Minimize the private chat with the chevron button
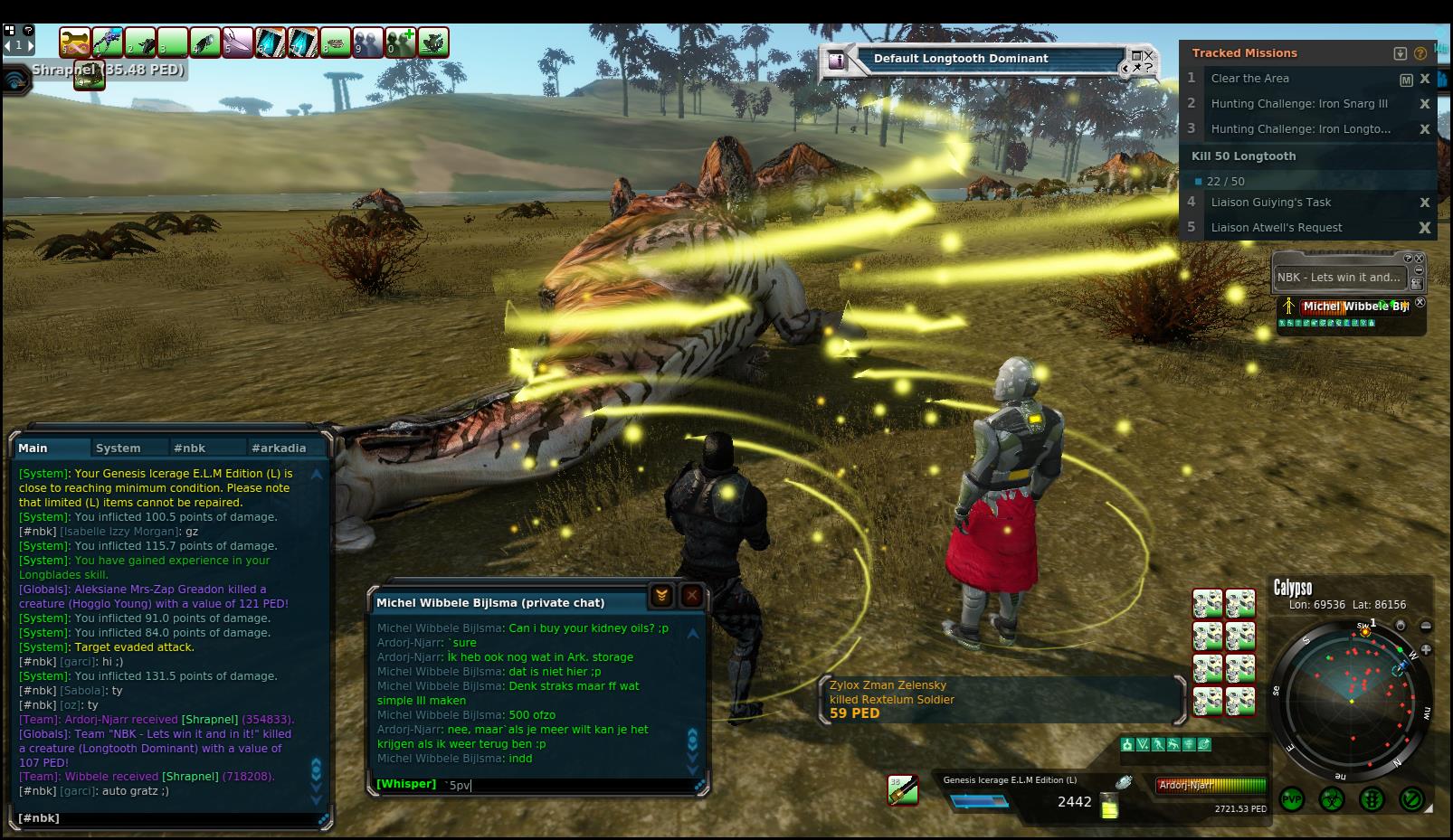 pos(661,596)
